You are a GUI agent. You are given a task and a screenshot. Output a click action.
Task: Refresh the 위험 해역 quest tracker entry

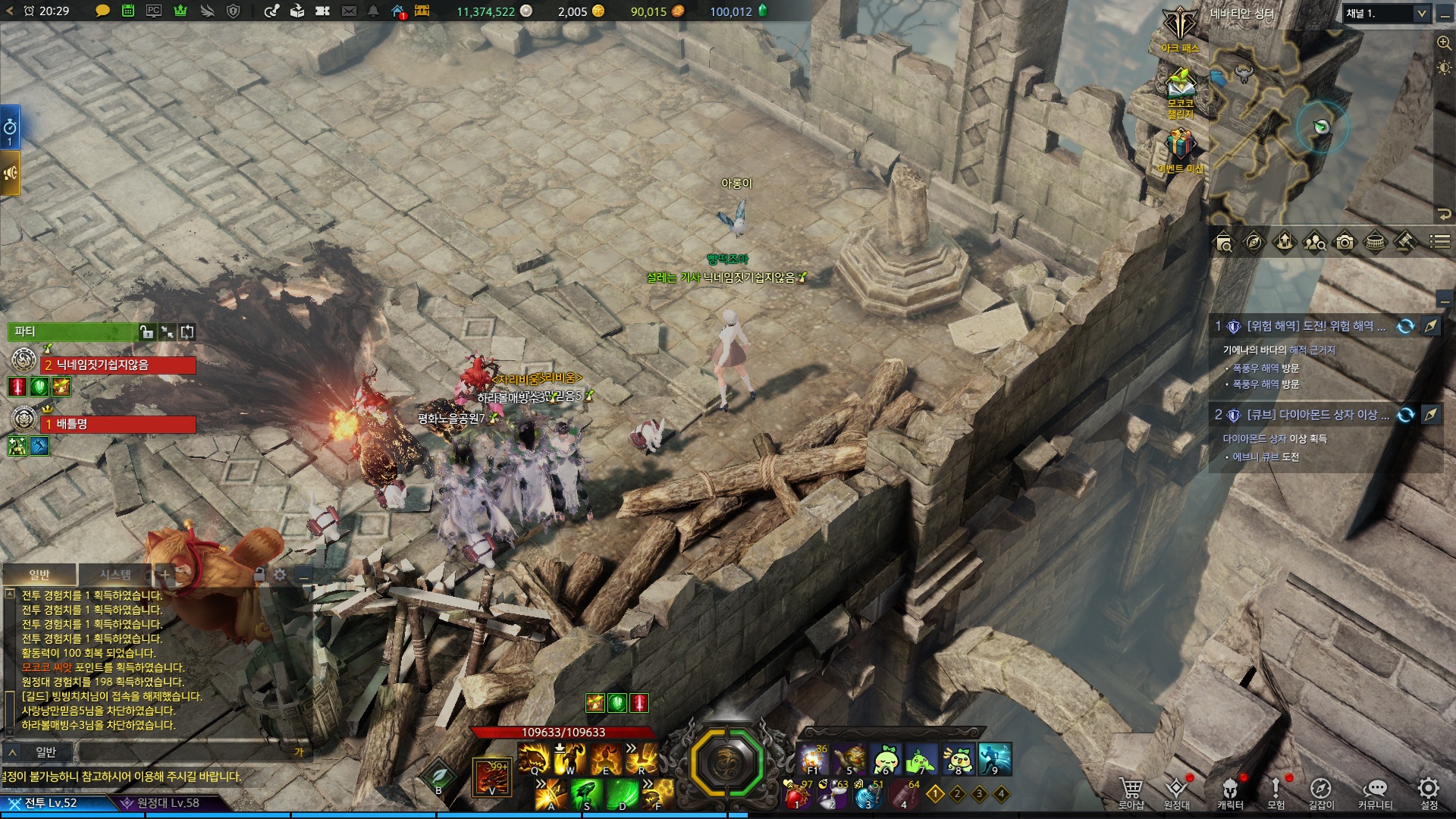coord(1405,326)
